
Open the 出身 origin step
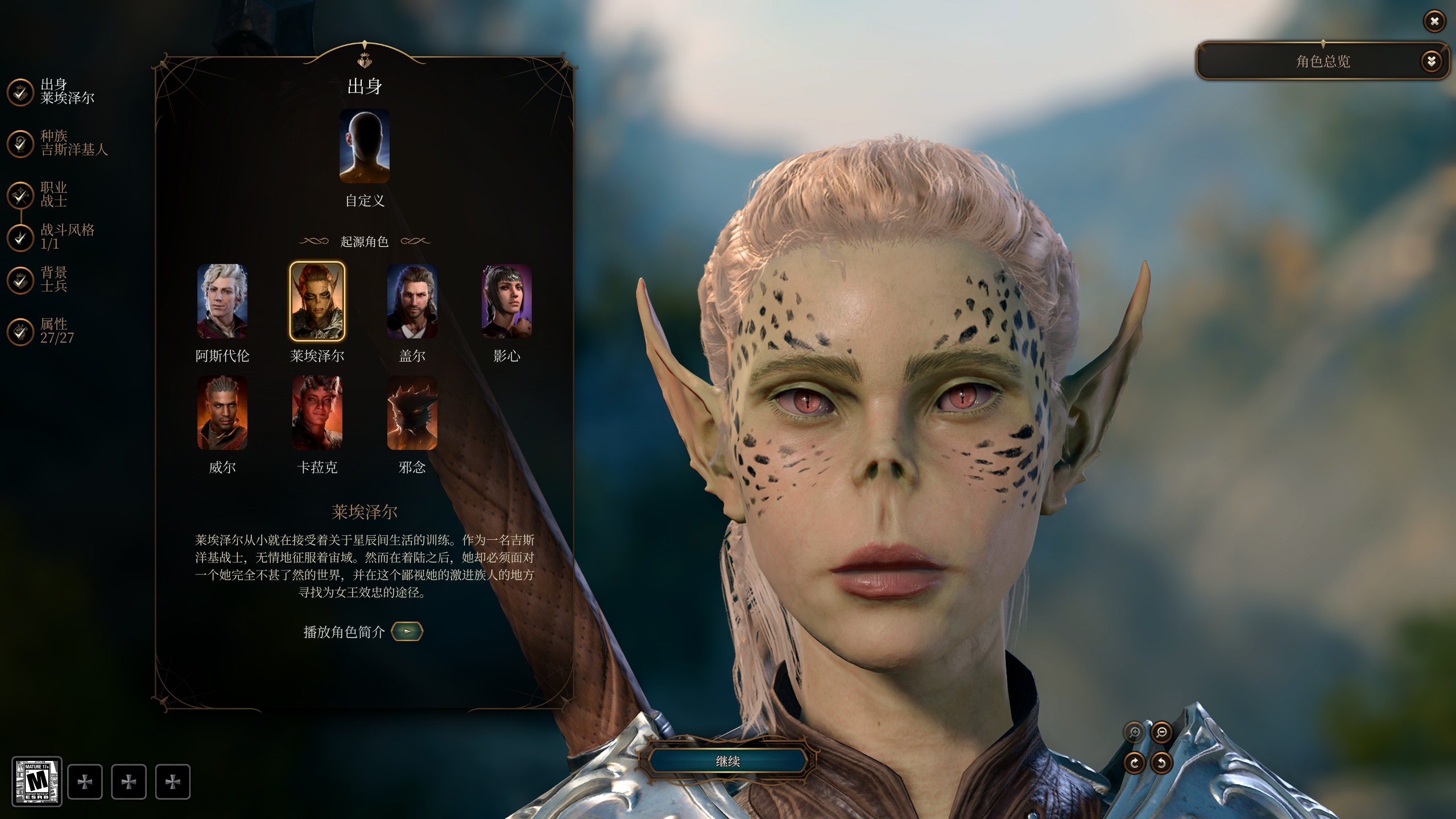click(x=20, y=92)
